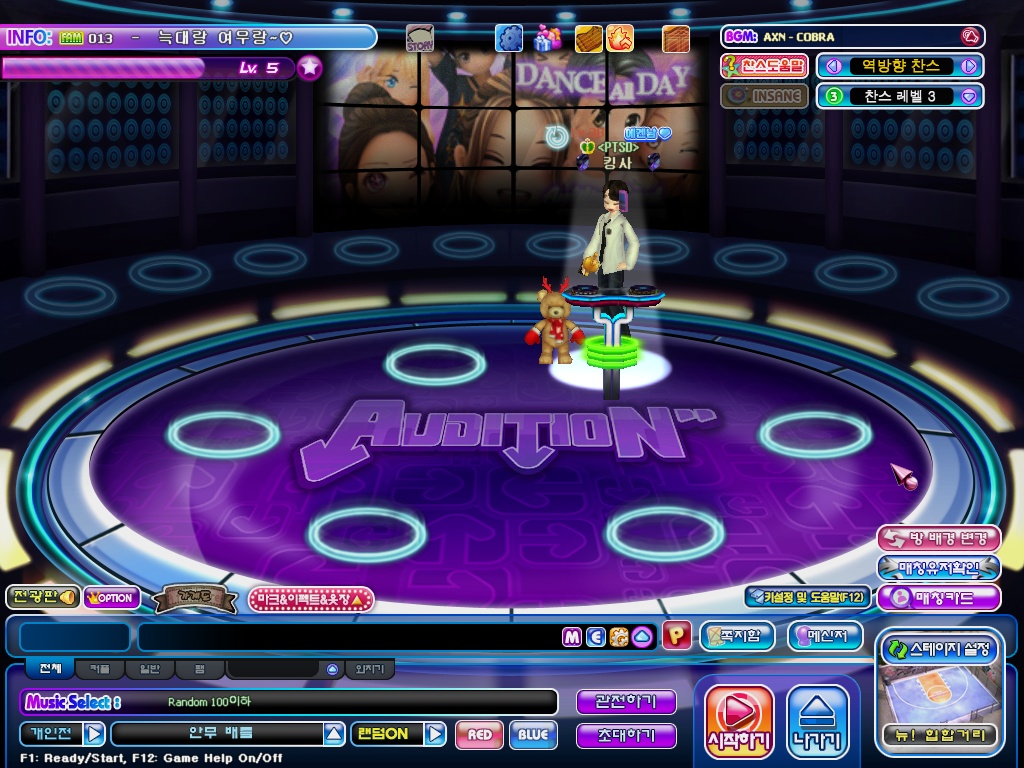Join the BLUE team

point(533,735)
